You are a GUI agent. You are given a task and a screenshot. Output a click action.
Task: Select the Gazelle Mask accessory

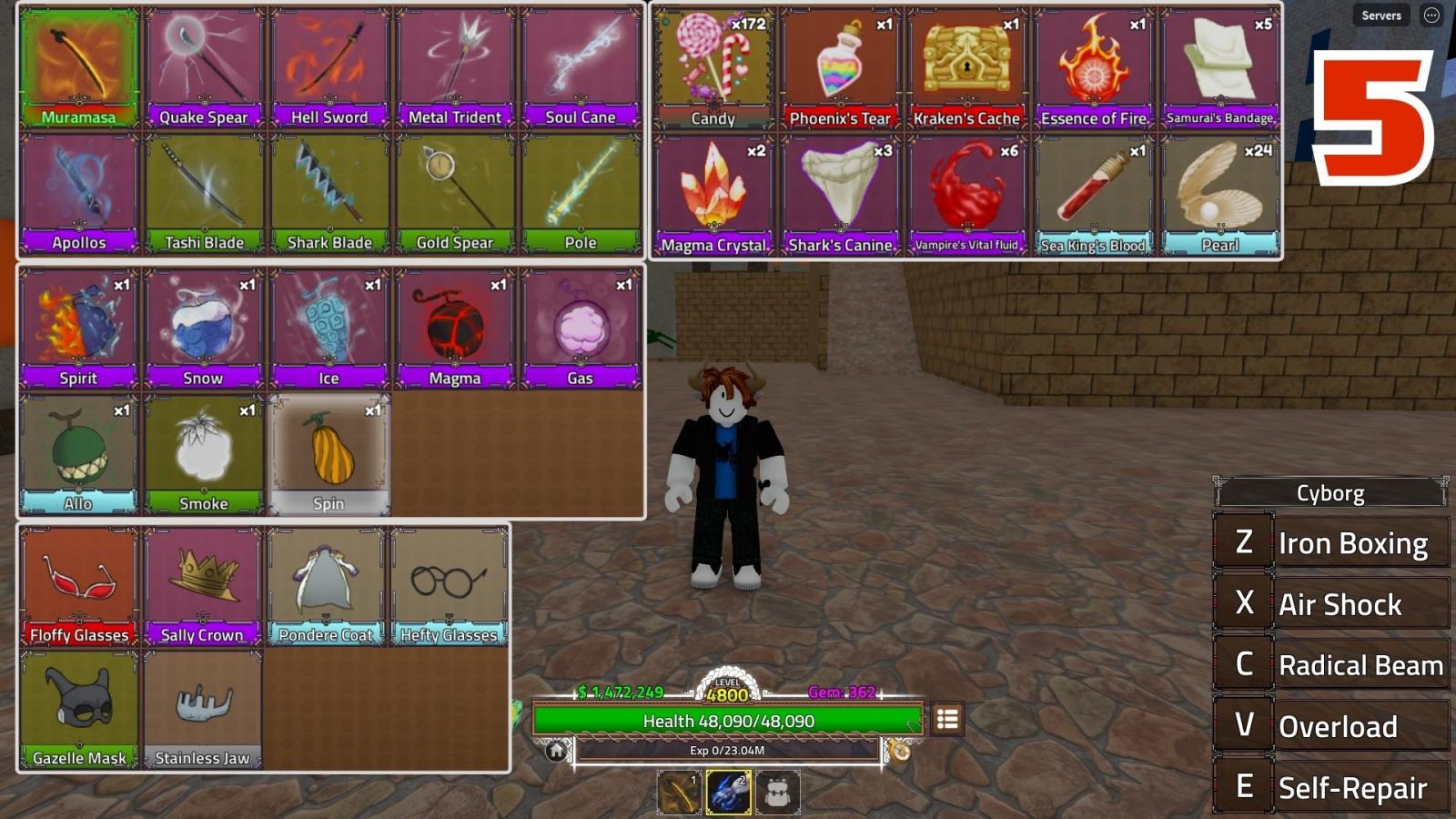pos(79,710)
